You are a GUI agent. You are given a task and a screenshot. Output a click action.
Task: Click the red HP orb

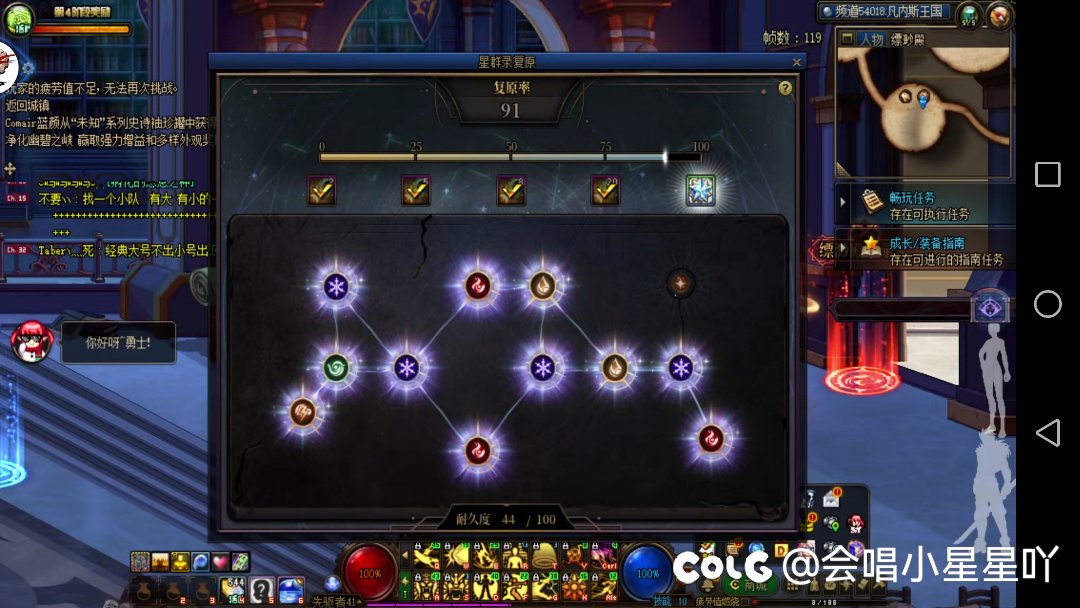click(370, 573)
